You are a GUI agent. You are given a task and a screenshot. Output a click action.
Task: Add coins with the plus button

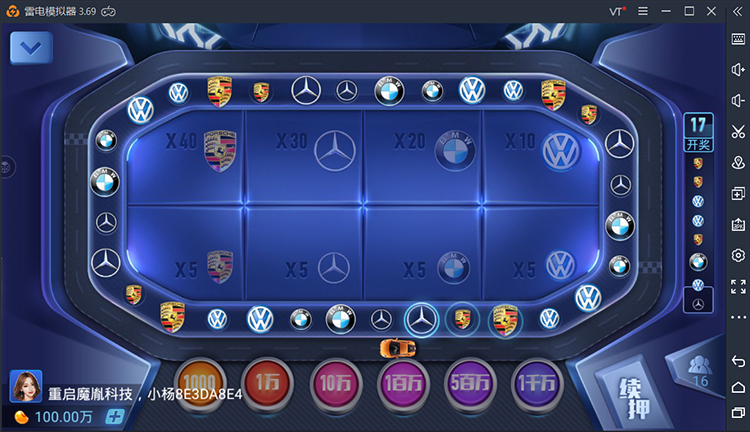pyautogui.click(x=115, y=416)
